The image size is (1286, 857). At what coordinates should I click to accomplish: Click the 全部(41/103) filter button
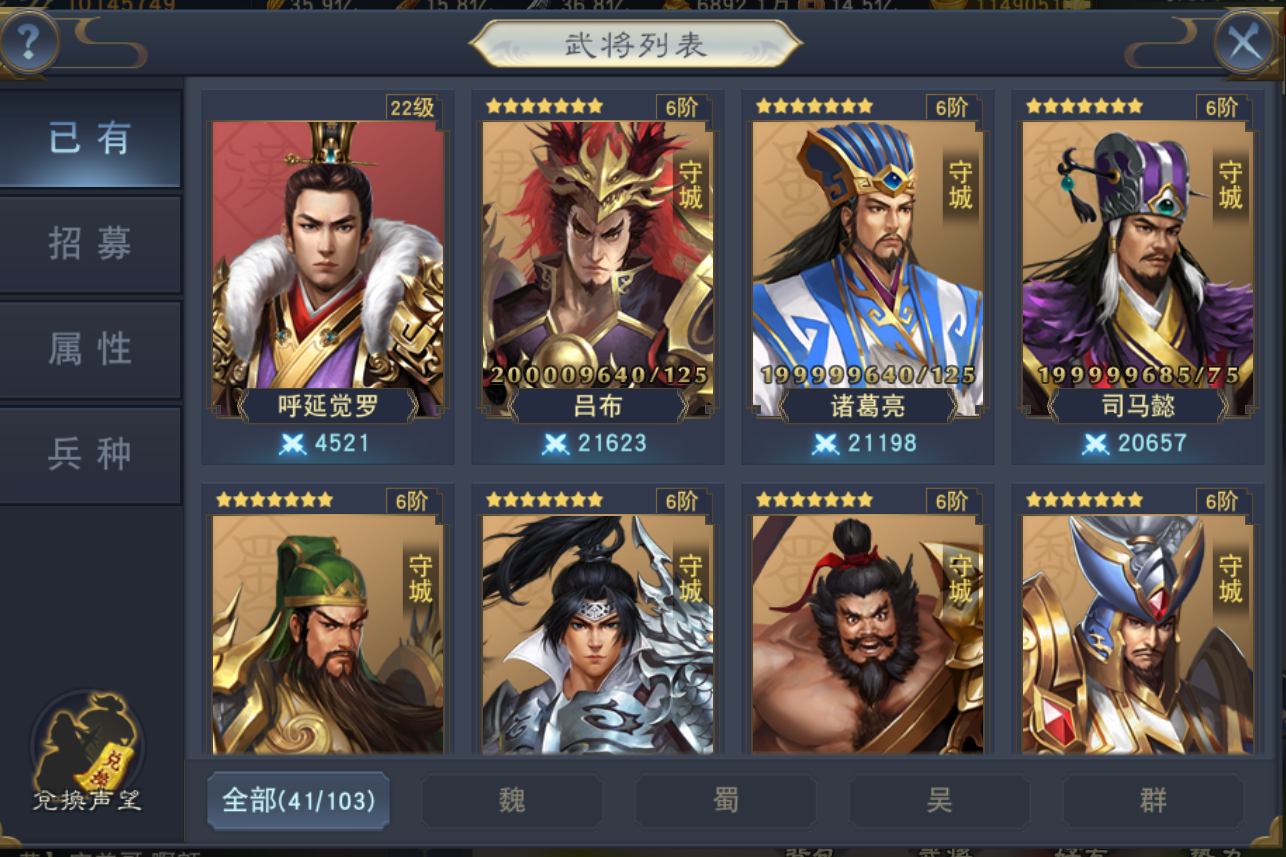pyautogui.click(x=297, y=800)
